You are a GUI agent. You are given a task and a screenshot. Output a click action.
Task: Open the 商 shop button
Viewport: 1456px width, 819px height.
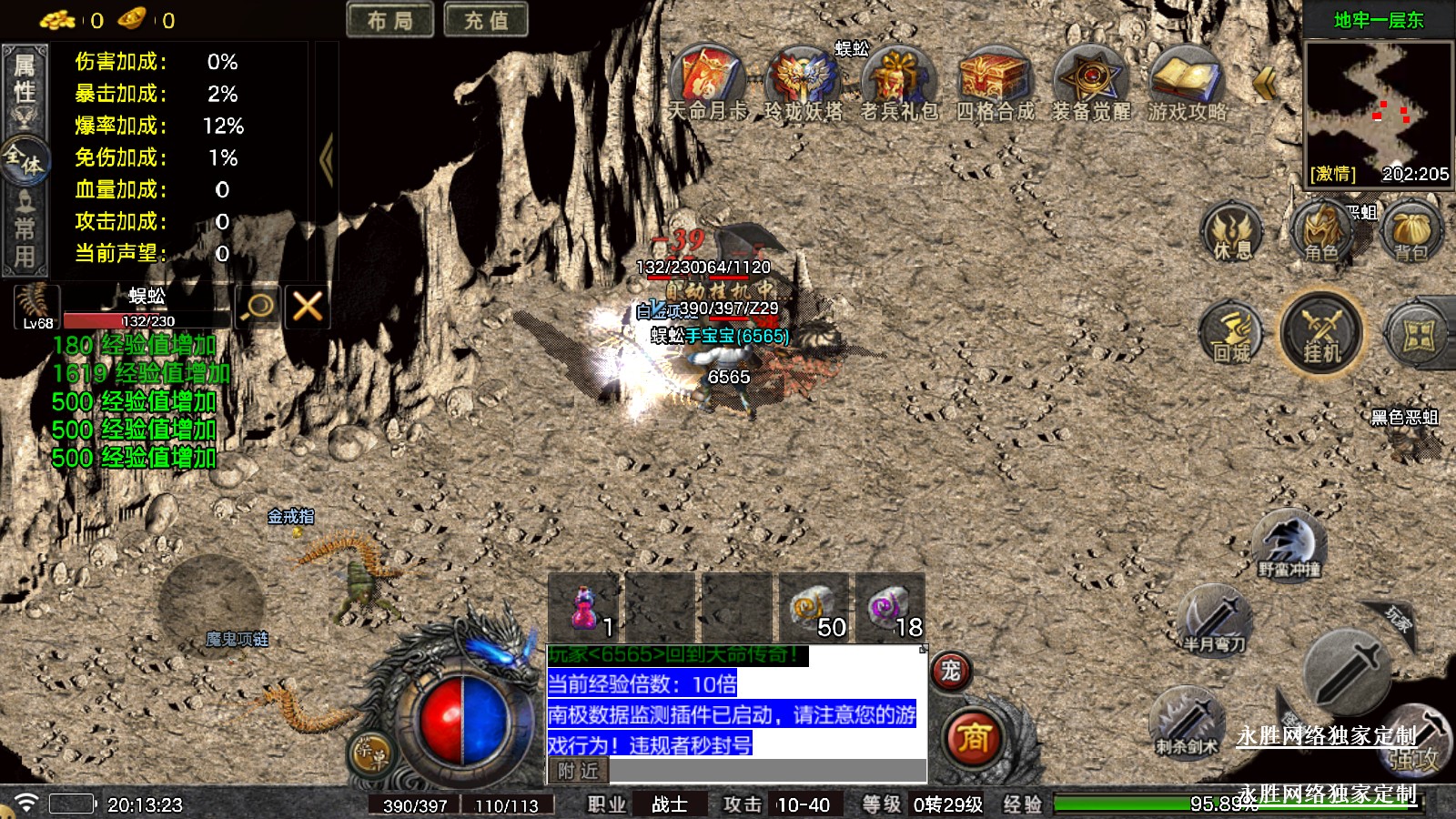973,737
